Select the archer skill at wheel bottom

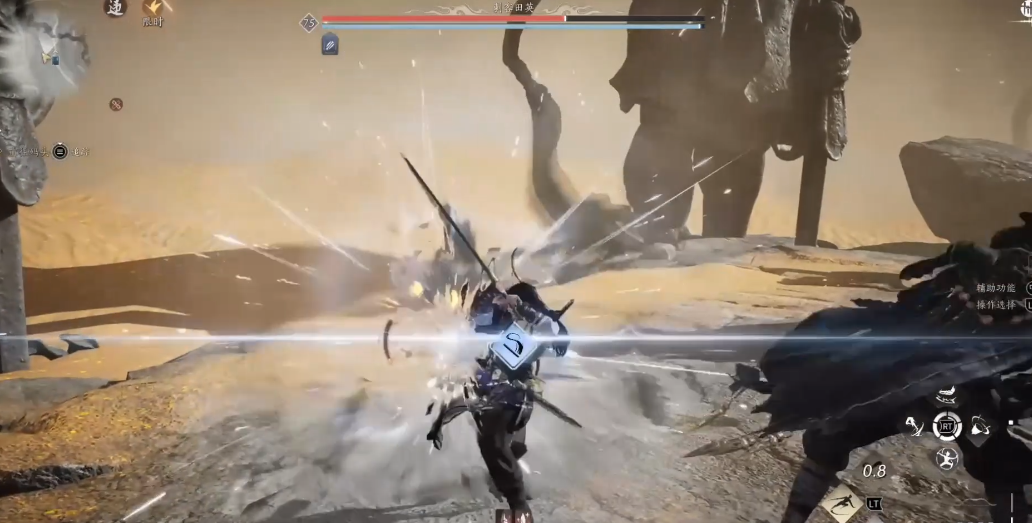[946, 459]
